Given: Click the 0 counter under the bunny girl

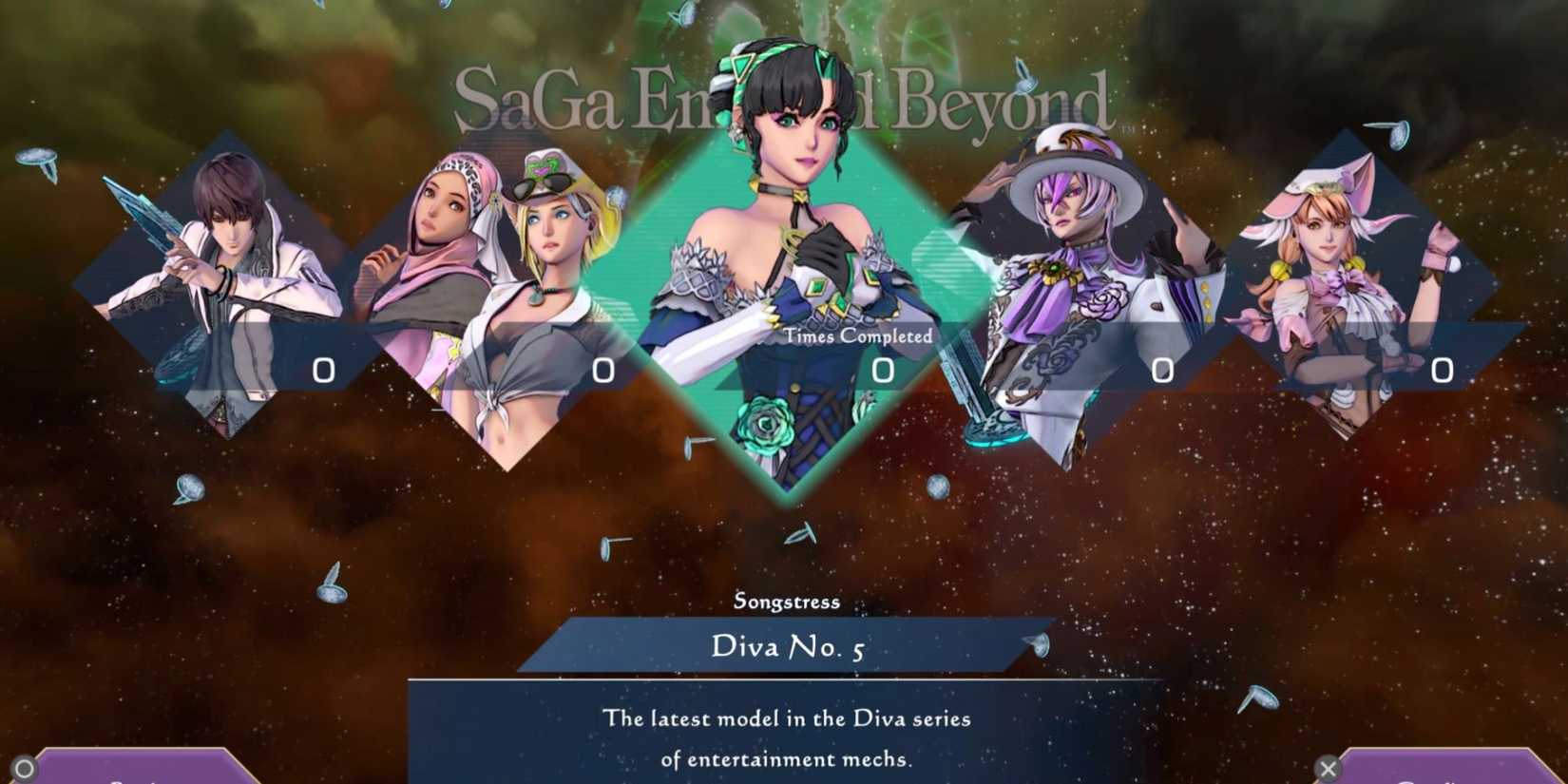Looking at the screenshot, I should (1443, 370).
